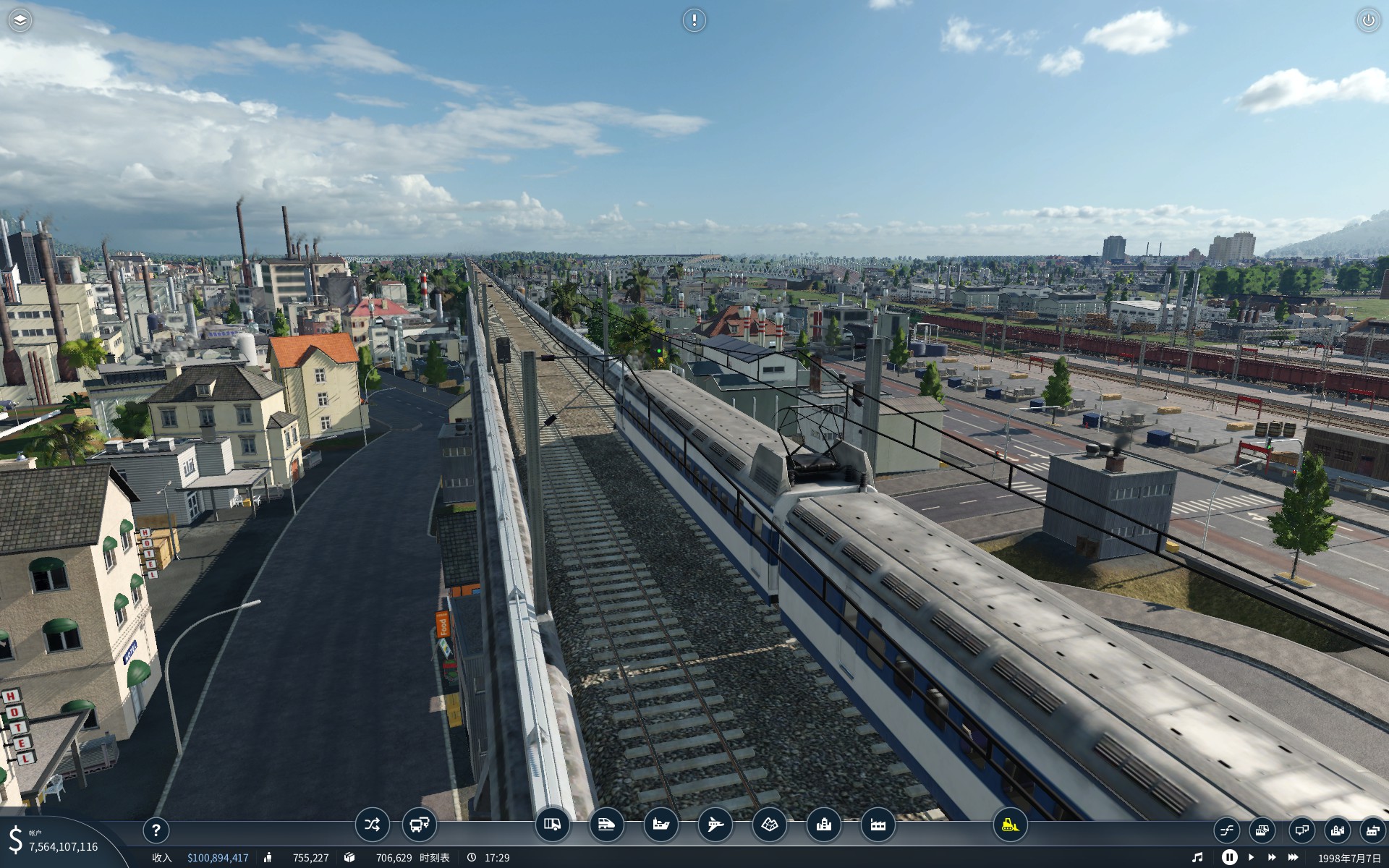Click the pause game button
Image resolution: width=1389 pixels, height=868 pixels.
(1229, 857)
